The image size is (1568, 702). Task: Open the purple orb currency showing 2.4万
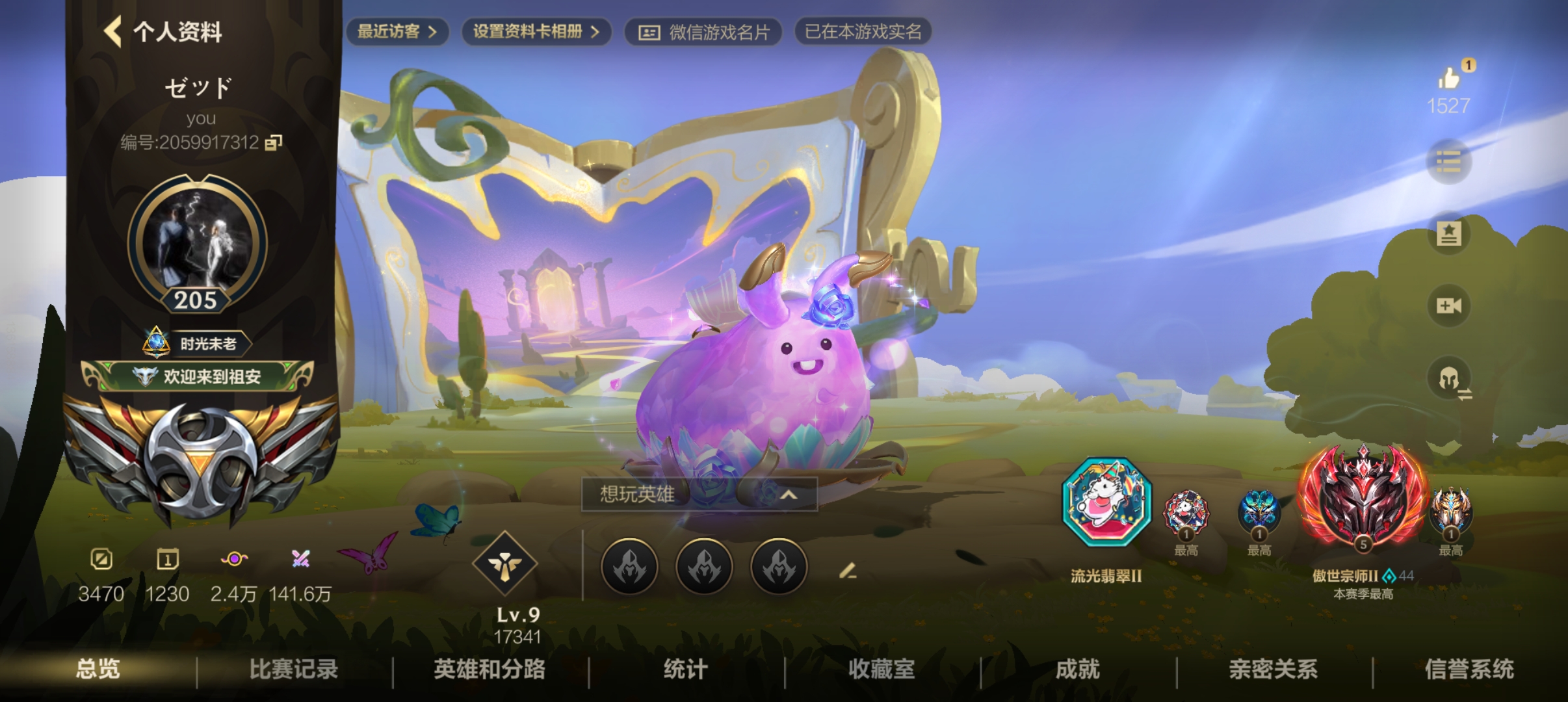[x=235, y=559]
